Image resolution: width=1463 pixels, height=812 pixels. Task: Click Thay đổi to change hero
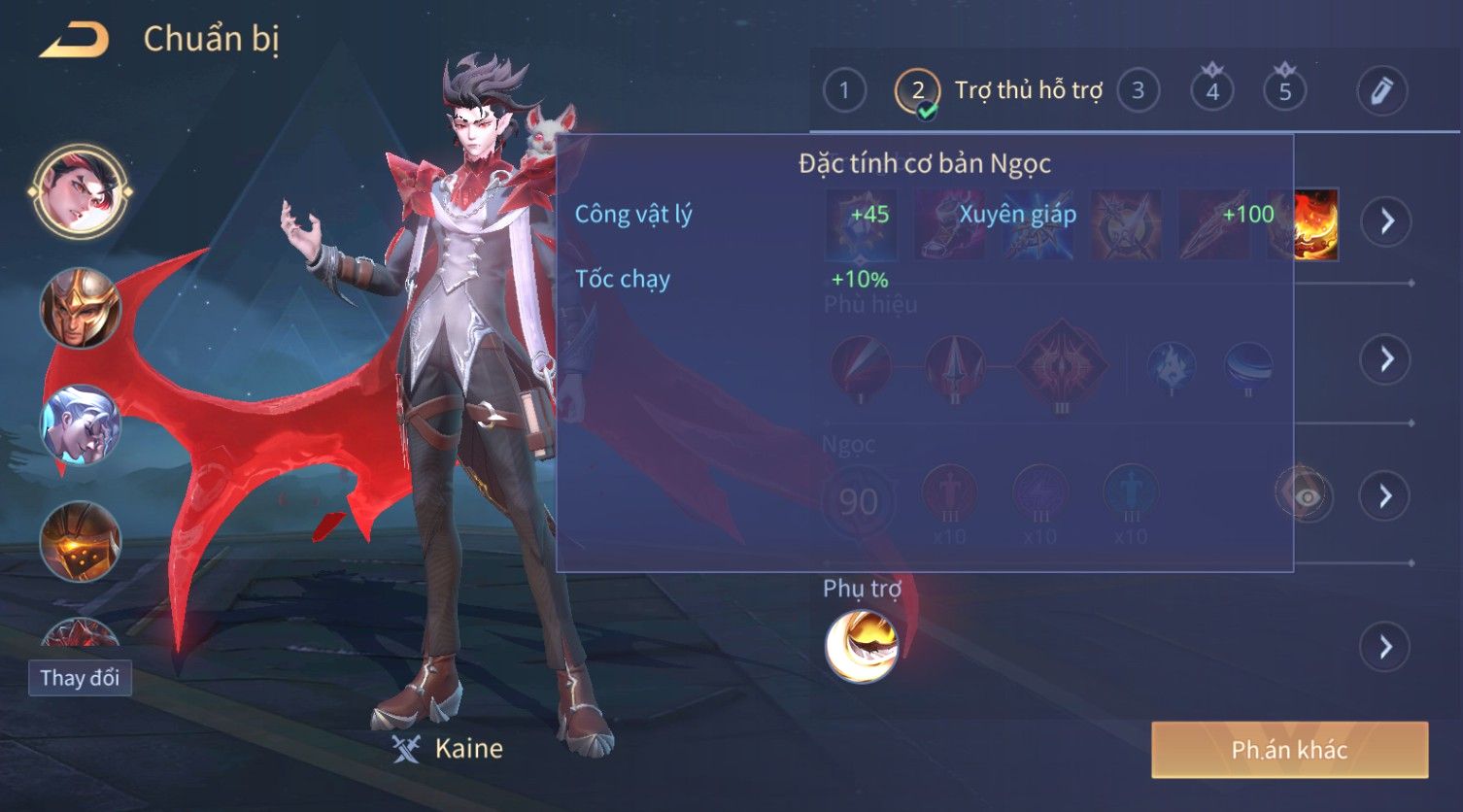click(80, 677)
